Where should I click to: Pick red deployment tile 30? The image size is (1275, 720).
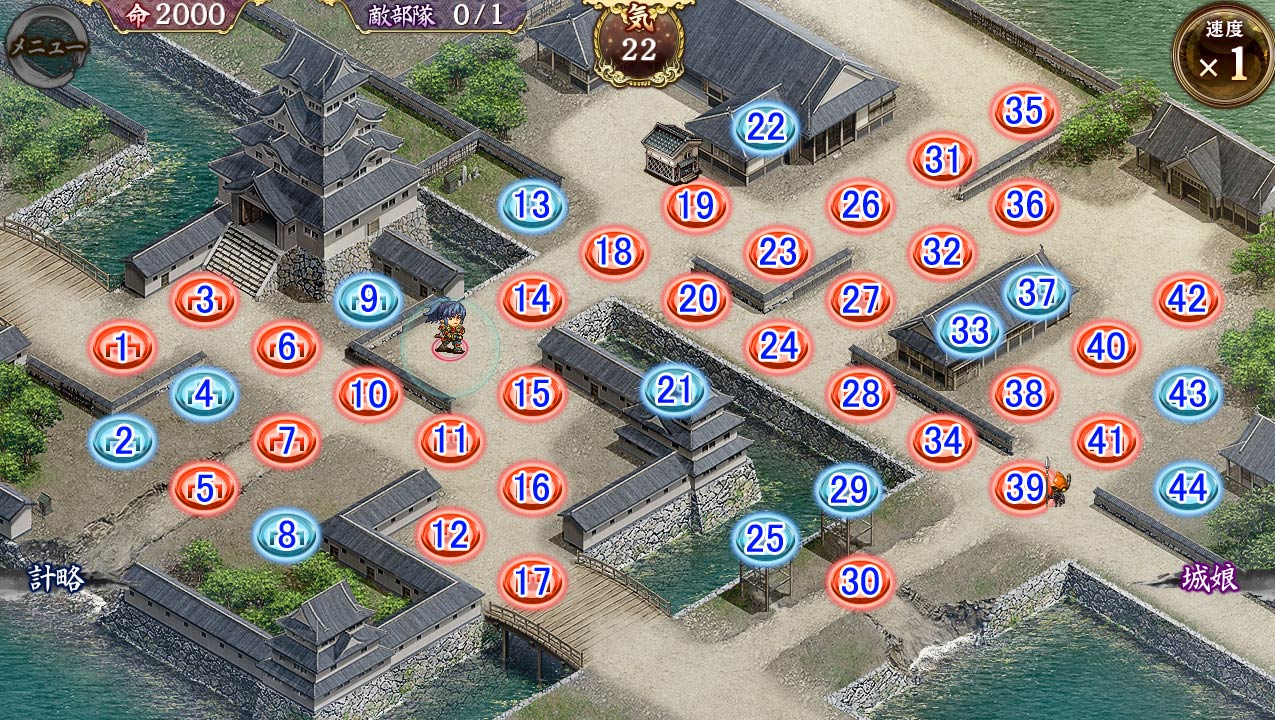click(x=860, y=581)
